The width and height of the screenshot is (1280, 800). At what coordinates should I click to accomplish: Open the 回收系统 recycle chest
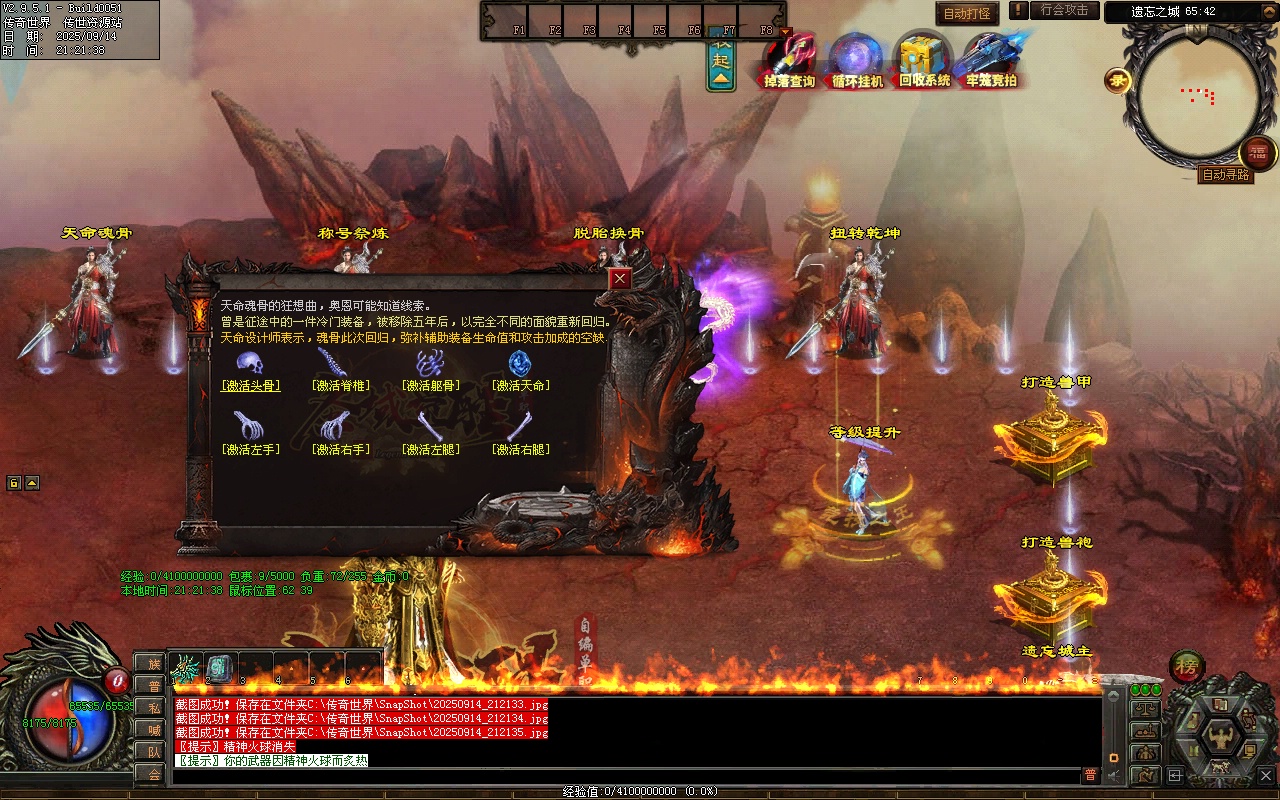click(x=924, y=60)
